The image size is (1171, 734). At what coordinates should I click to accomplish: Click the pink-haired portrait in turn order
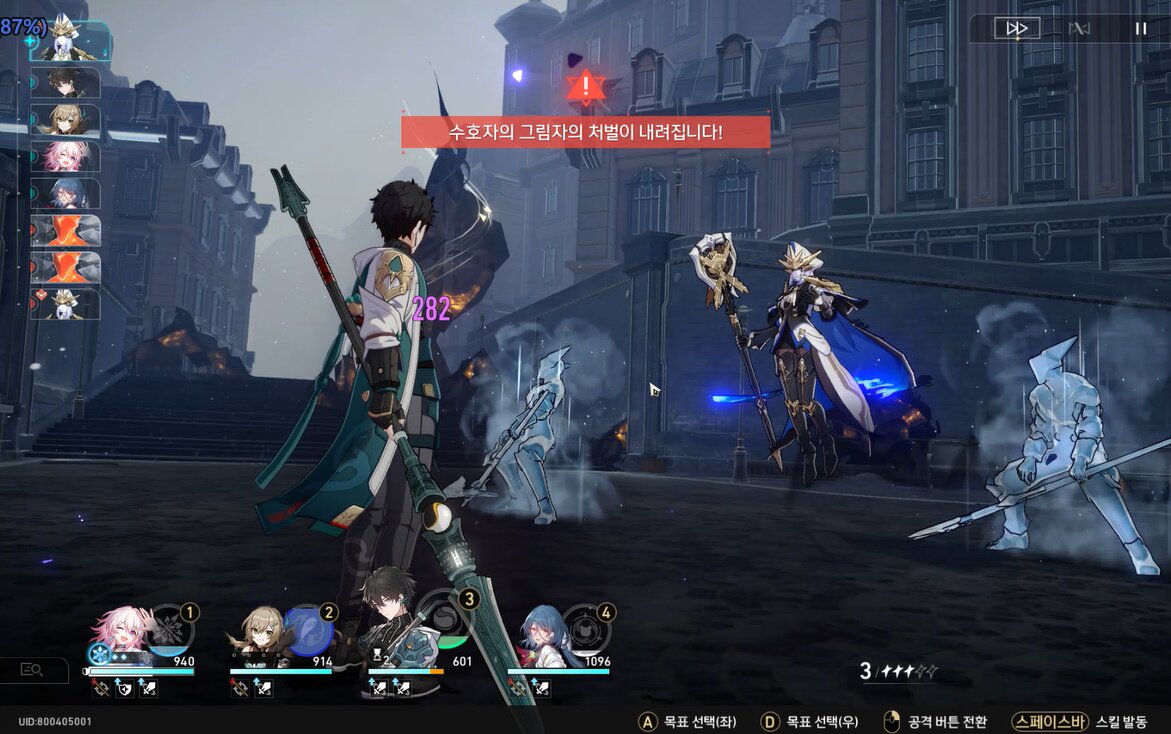coord(68,157)
